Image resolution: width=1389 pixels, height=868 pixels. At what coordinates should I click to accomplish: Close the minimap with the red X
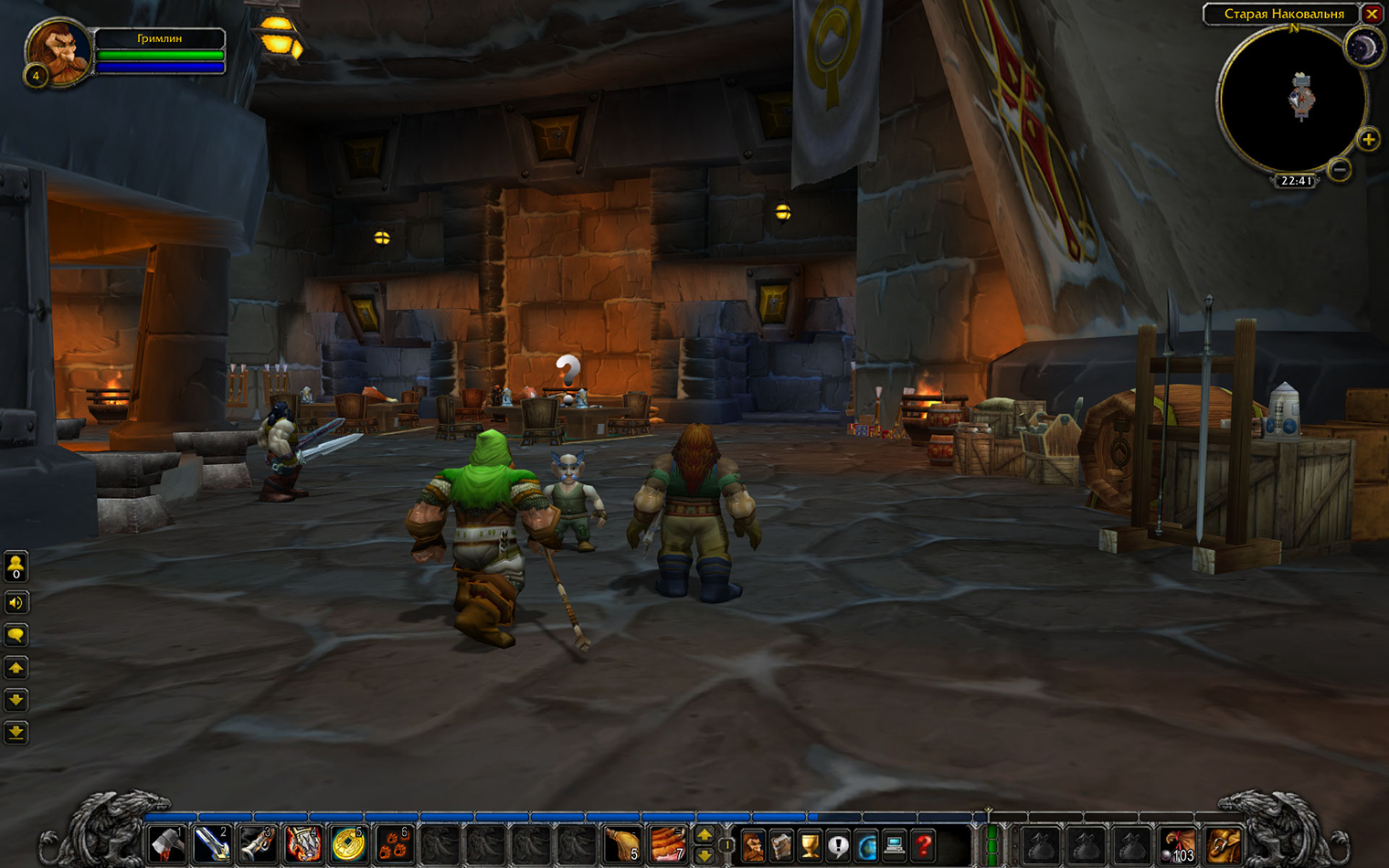point(1372,14)
